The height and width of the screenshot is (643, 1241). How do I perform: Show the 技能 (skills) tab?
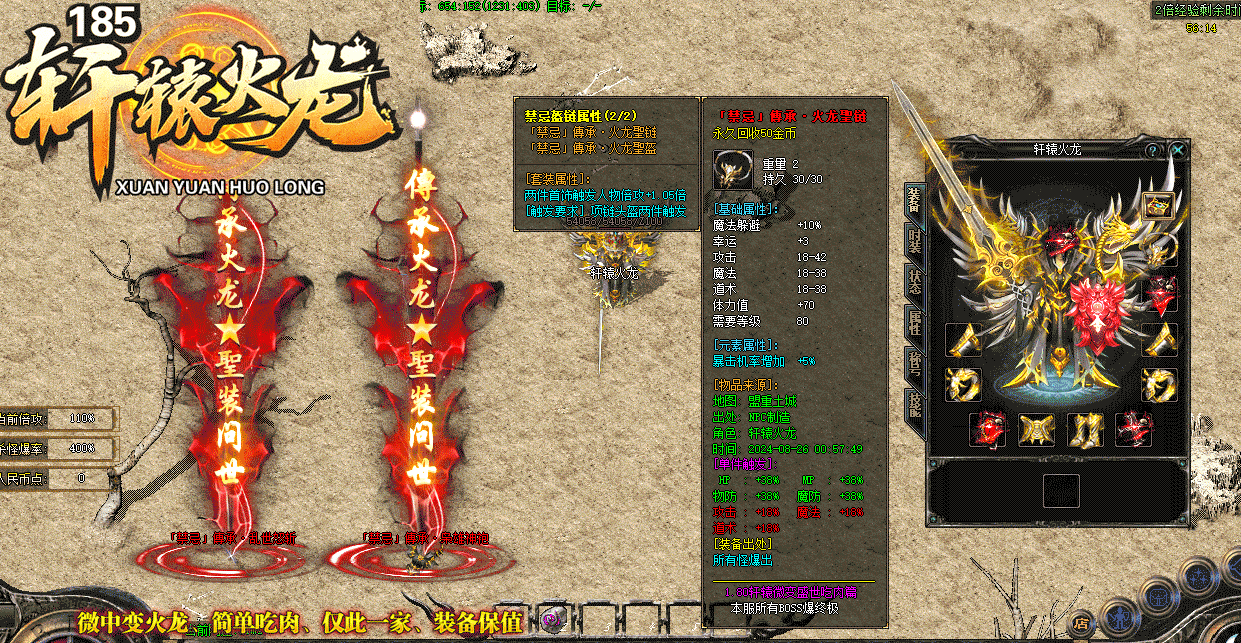point(914,404)
